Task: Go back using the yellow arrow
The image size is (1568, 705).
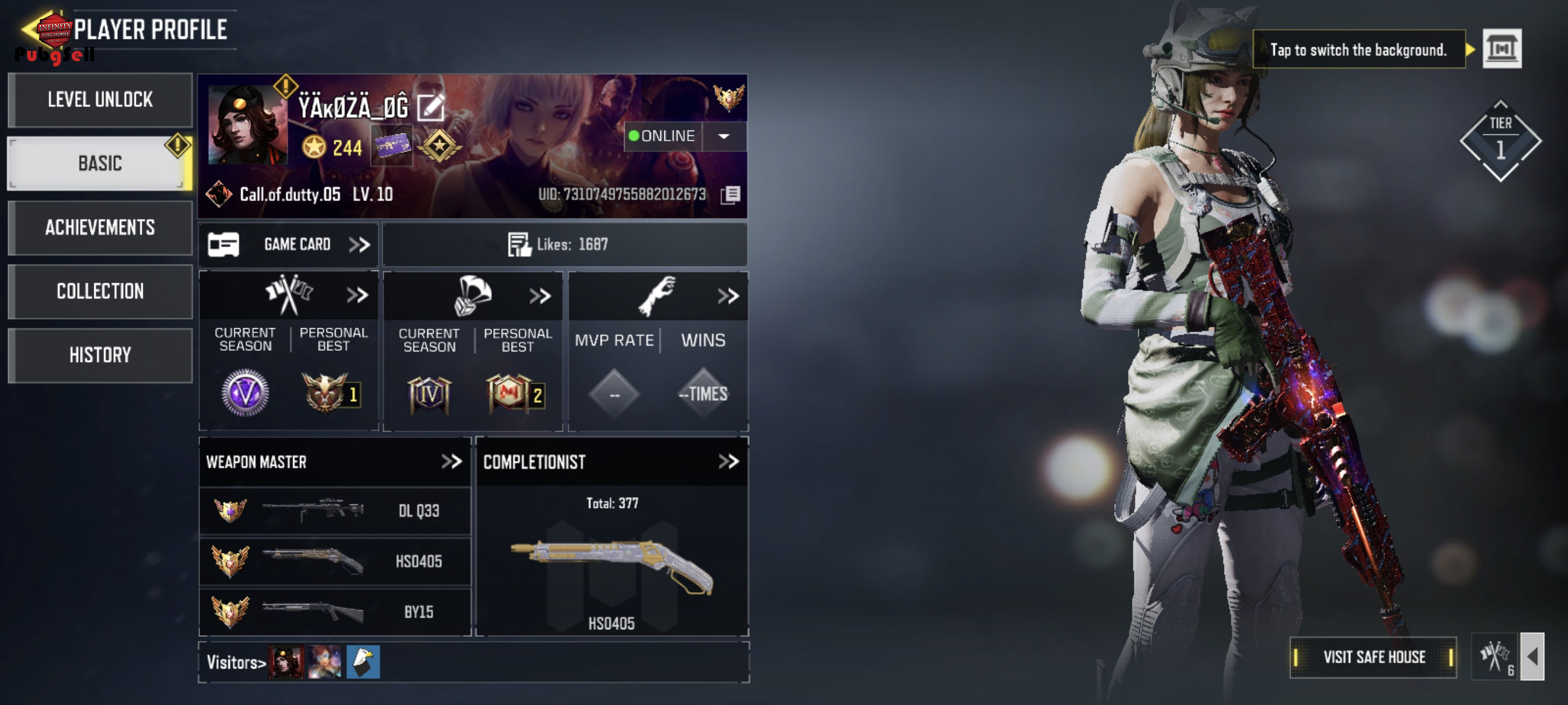Action: [32, 28]
